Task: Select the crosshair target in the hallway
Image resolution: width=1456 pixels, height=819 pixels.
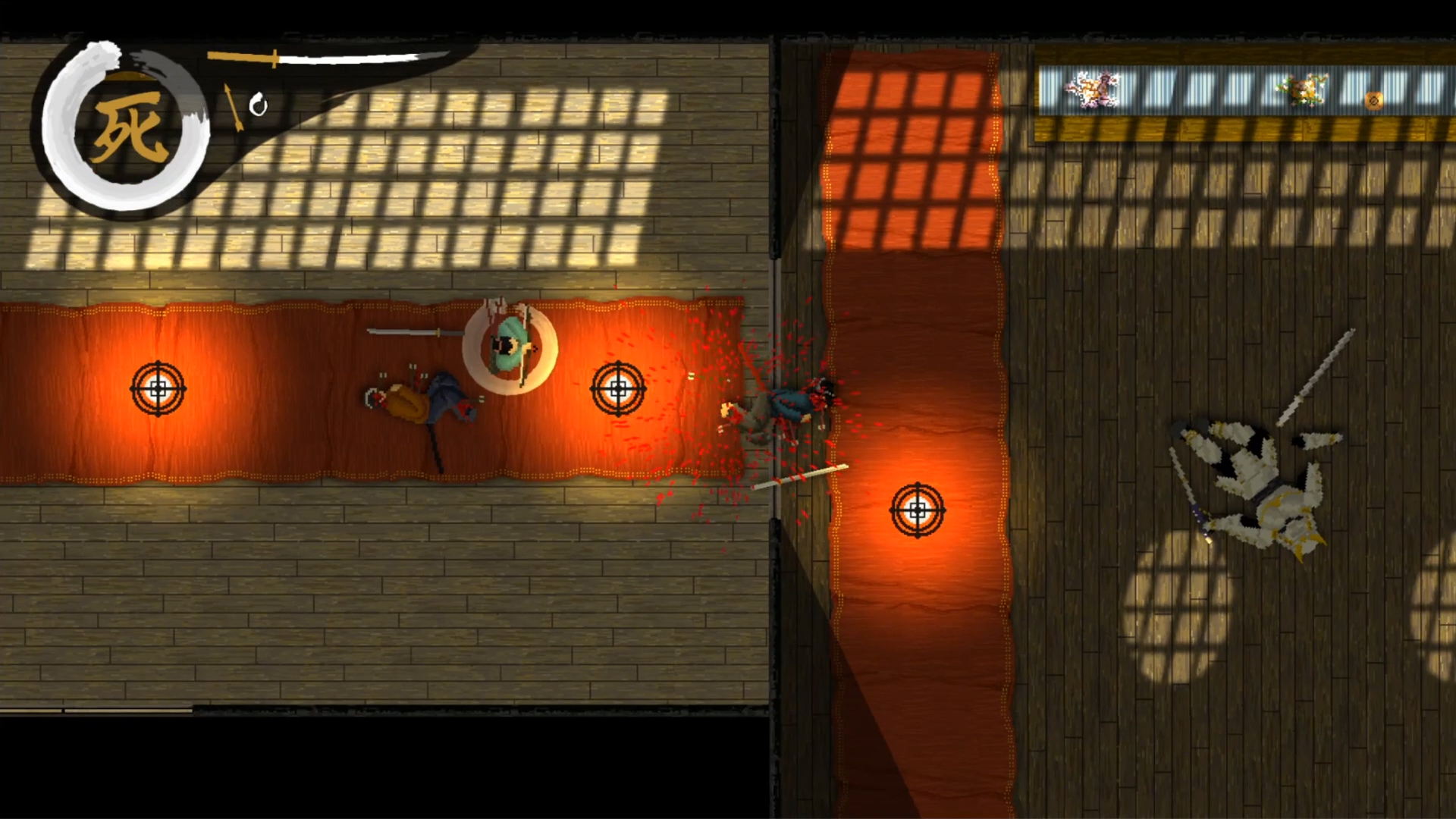Action: pyautogui.click(x=918, y=510)
